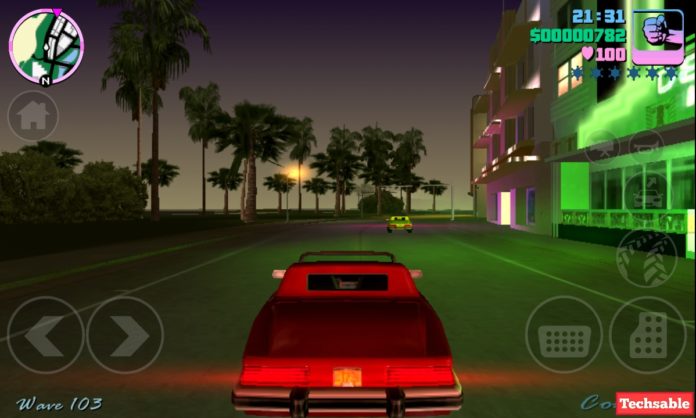Activate the tire-tracks handbrake button
The height and width of the screenshot is (418, 696).
[646, 258]
